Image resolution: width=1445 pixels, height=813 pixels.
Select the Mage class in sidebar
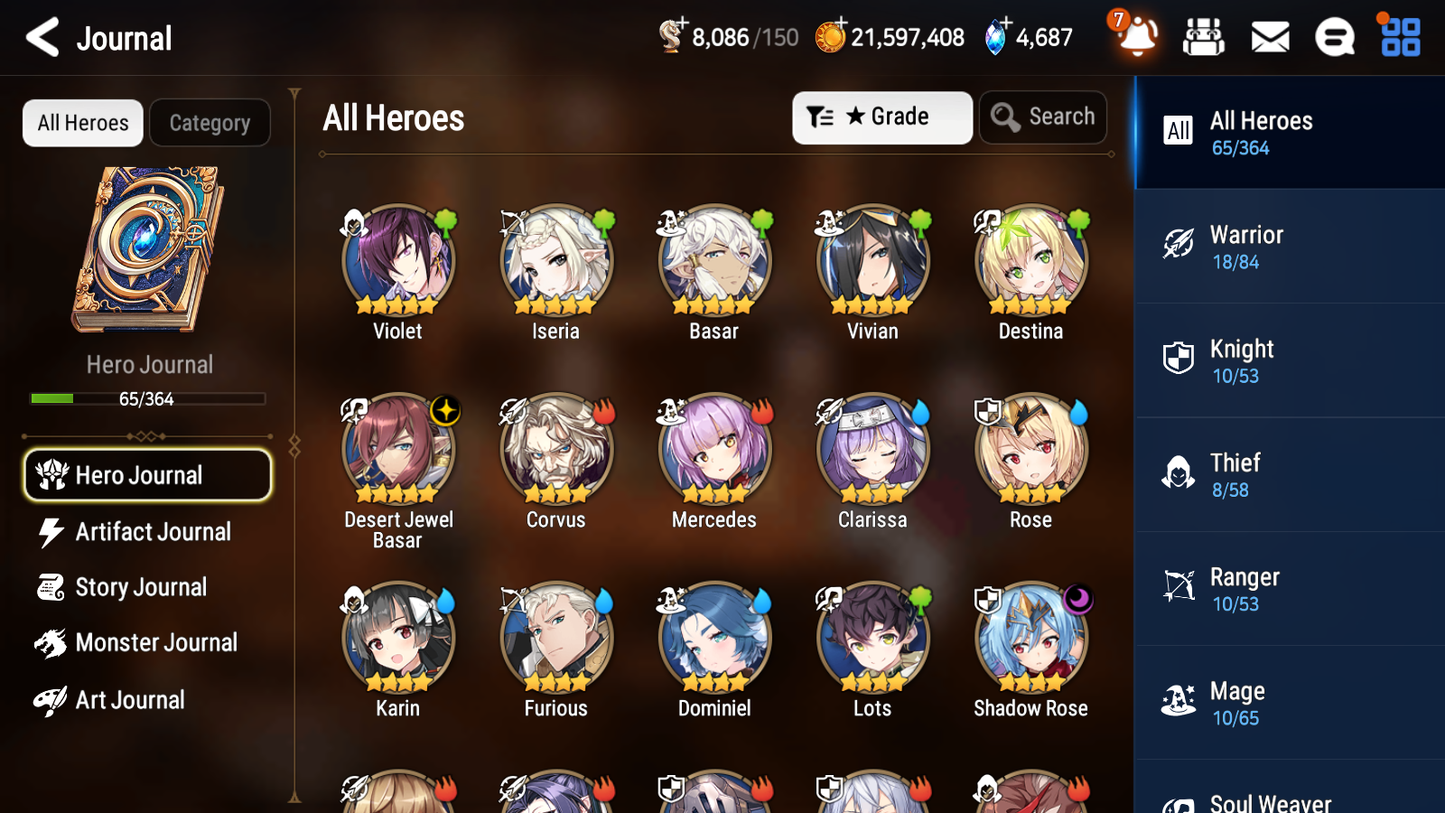pos(1289,701)
